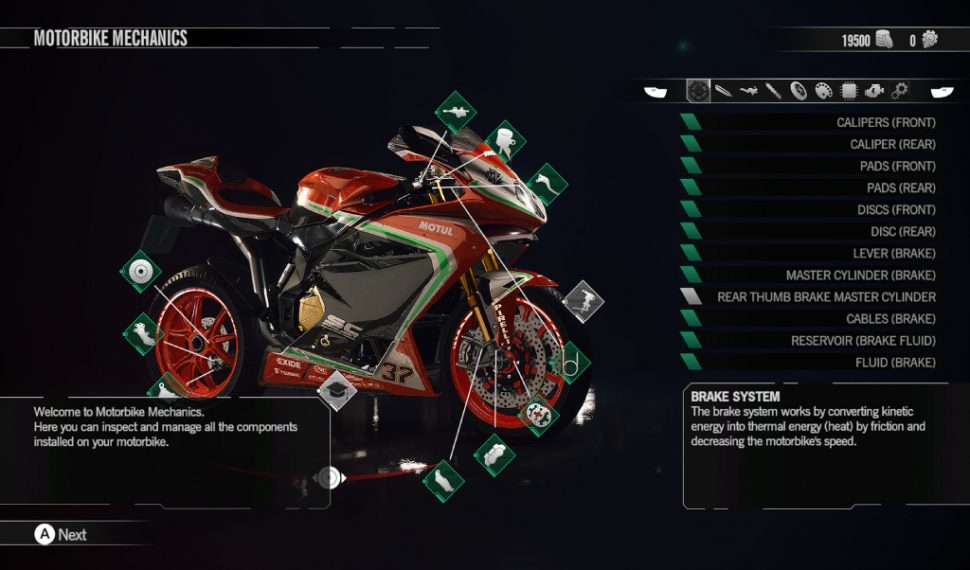Open the electronics chip category tab
970x570 pixels.
pyautogui.click(x=849, y=92)
